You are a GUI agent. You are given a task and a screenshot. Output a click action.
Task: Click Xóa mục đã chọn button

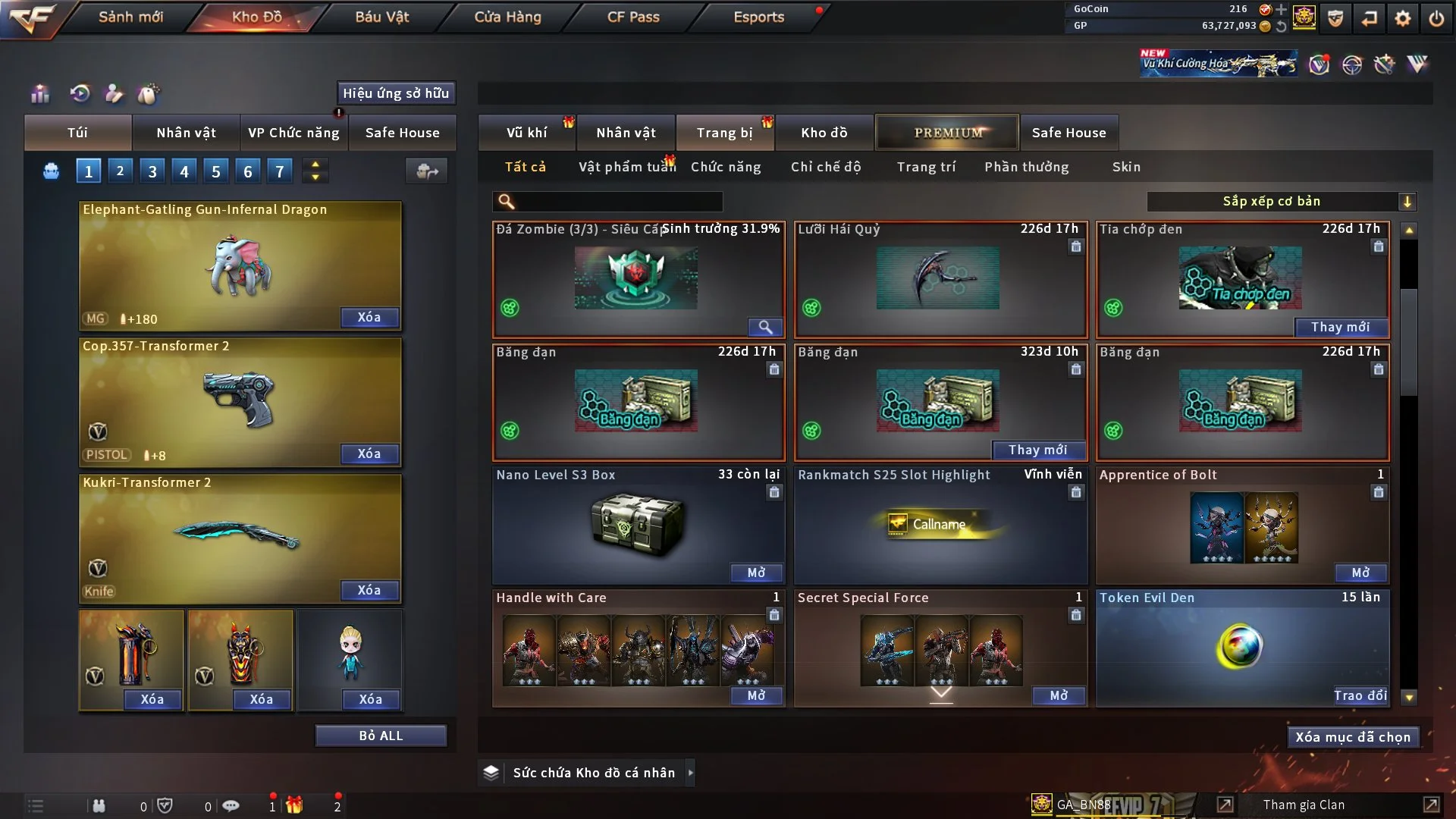[x=1353, y=737]
